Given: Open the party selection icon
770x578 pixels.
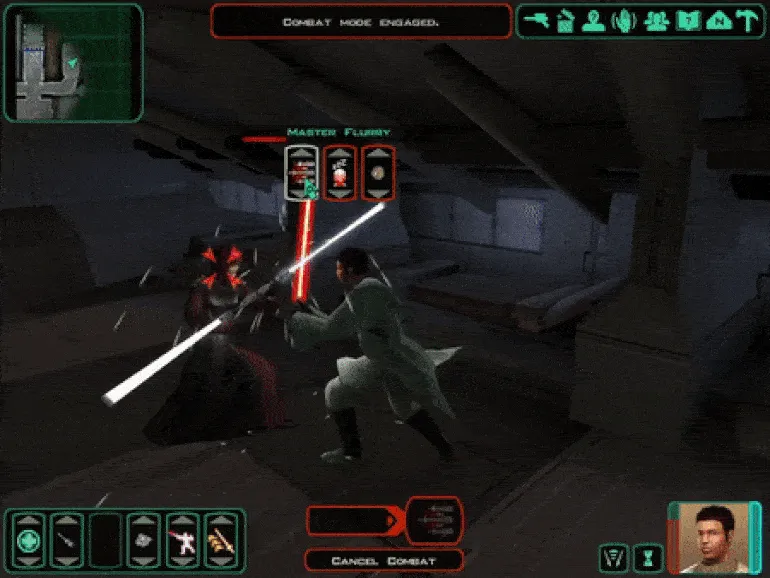Looking at the screenshot, I should tap(656, 21).
